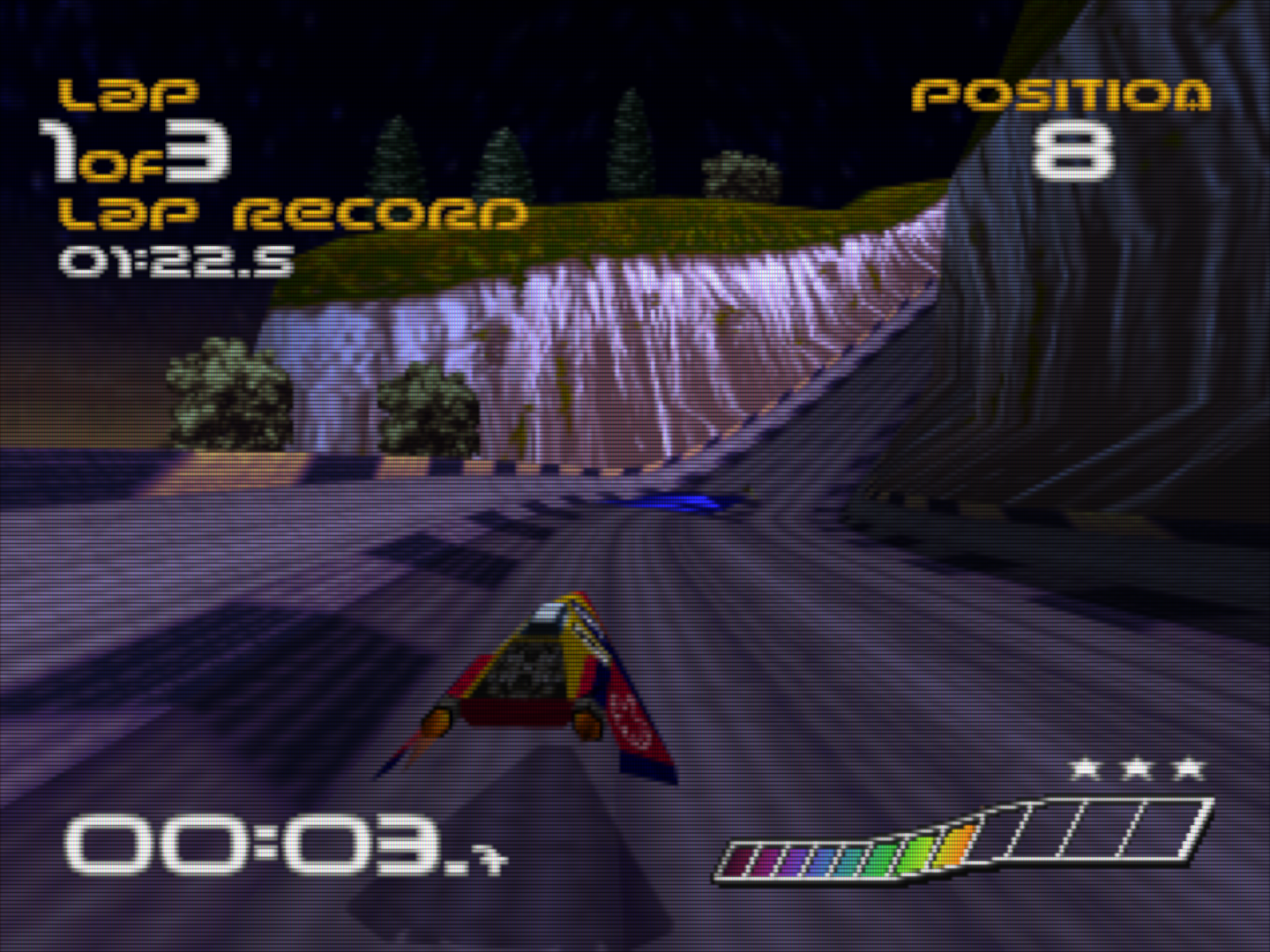Click the green midpoint segment of the thrust gauge
Image resolution: width=1270 pixels, height=952 pixels.
point(885,856)
